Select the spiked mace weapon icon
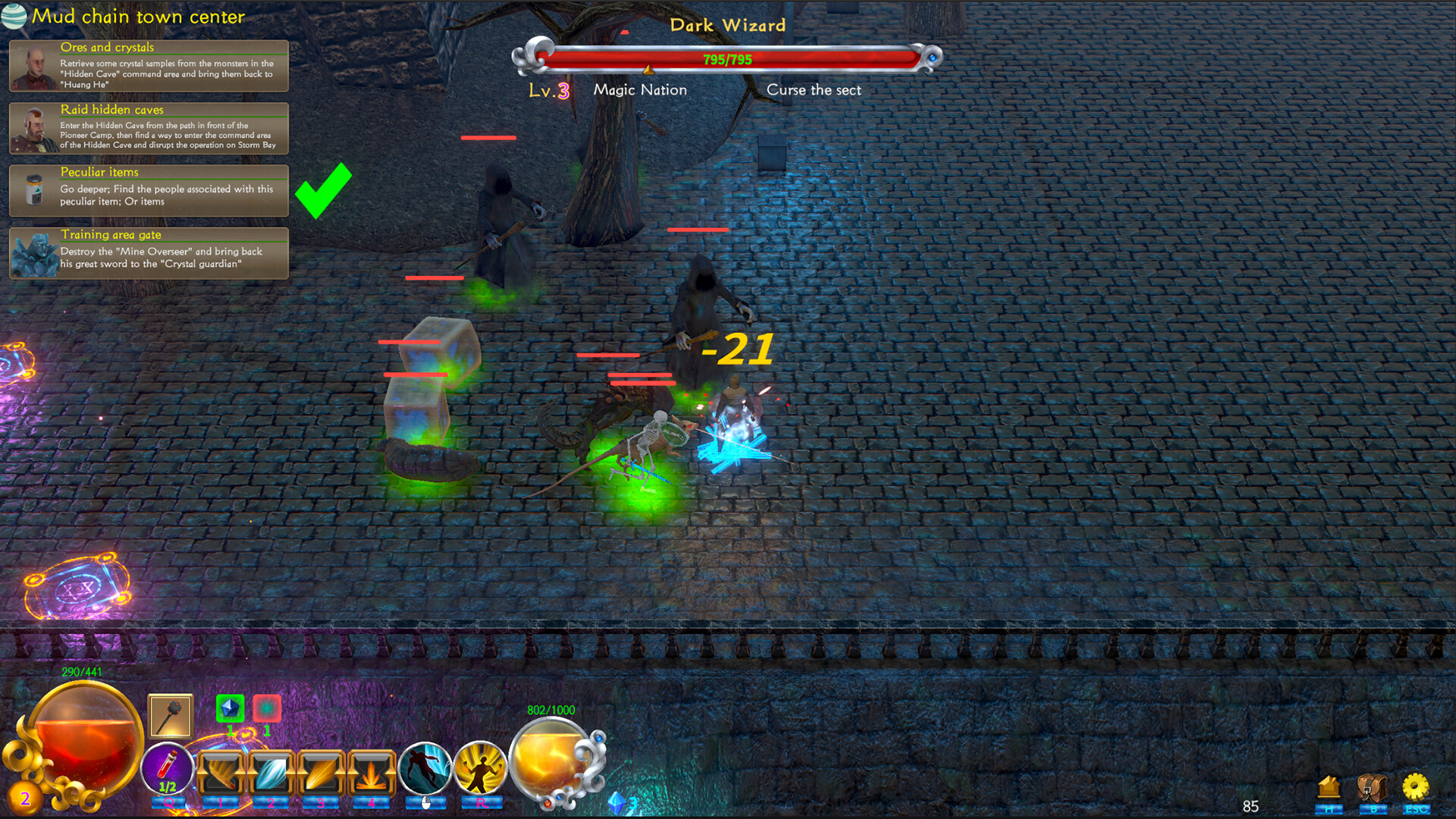The width and height of the screenshot is (1456, 819). point(171,715)
